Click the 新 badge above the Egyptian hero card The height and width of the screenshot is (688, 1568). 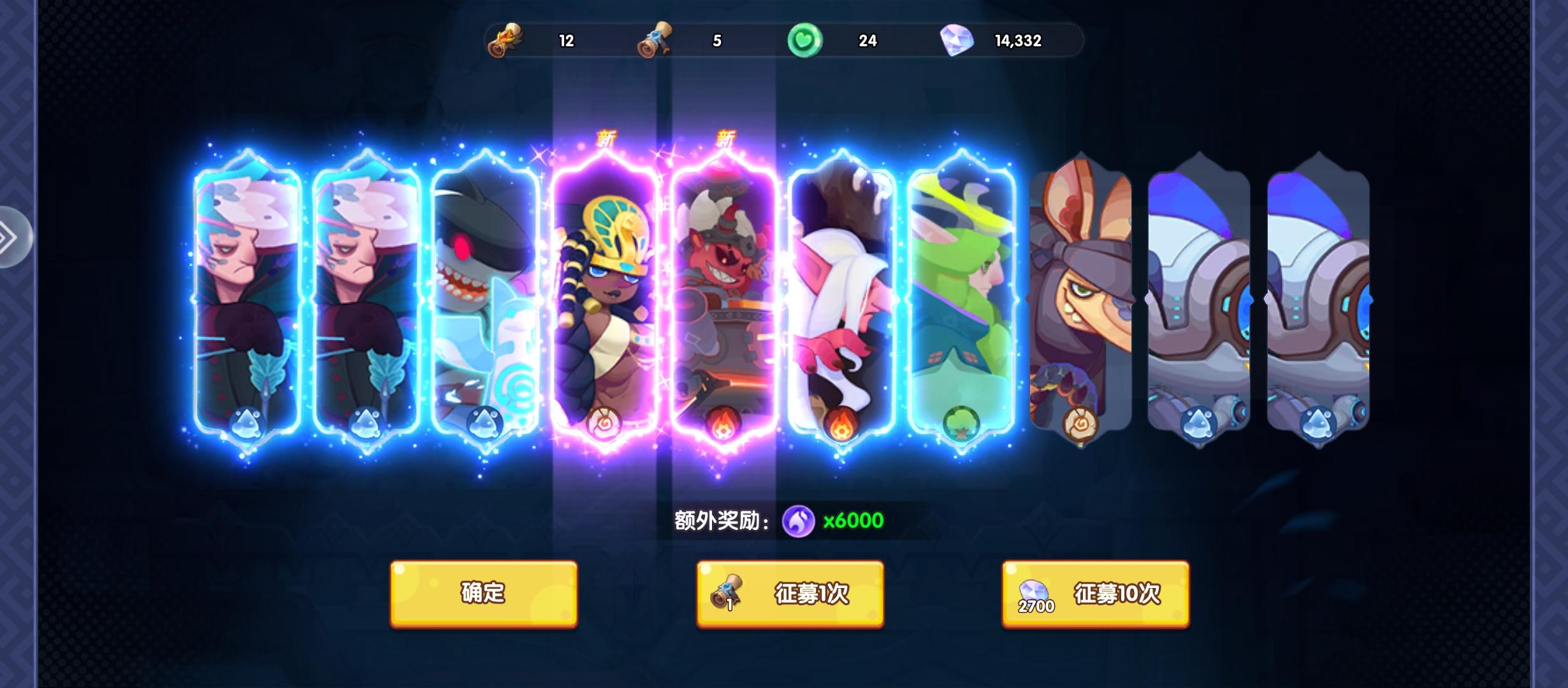click(x=606, y=136)
